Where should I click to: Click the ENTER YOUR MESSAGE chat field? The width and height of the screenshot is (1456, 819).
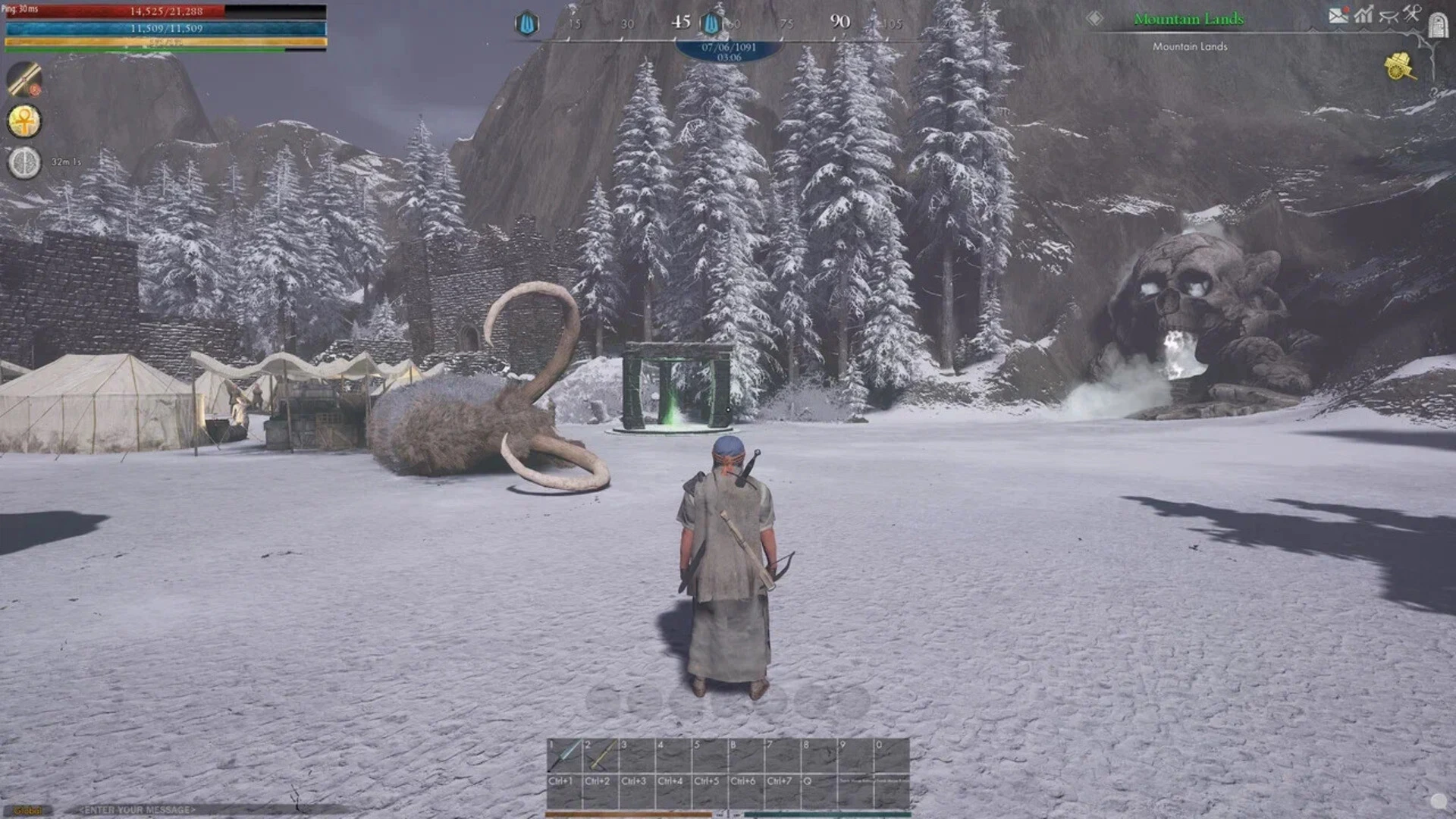136,808
